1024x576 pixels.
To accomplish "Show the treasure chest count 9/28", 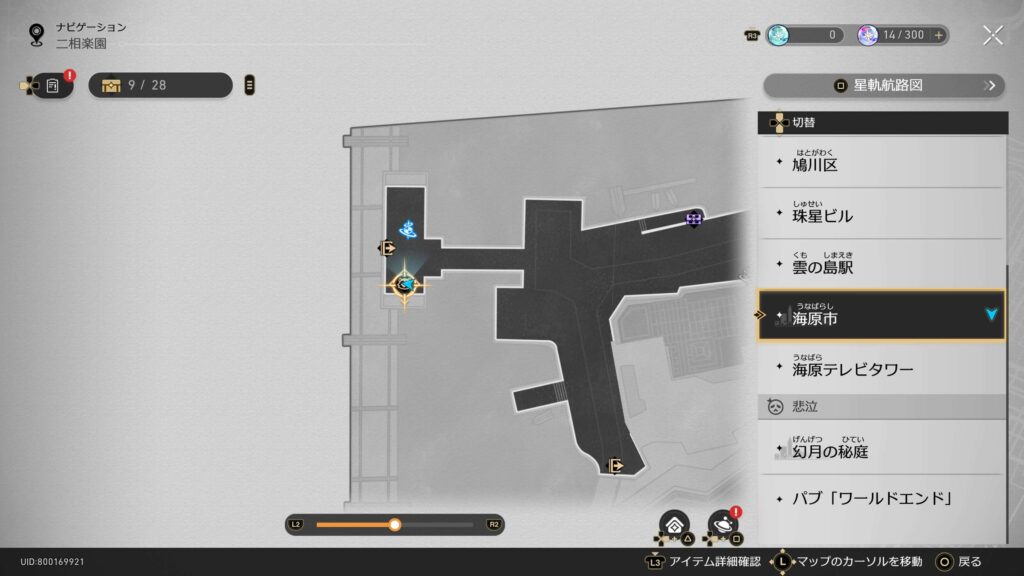I will [160, 85].
